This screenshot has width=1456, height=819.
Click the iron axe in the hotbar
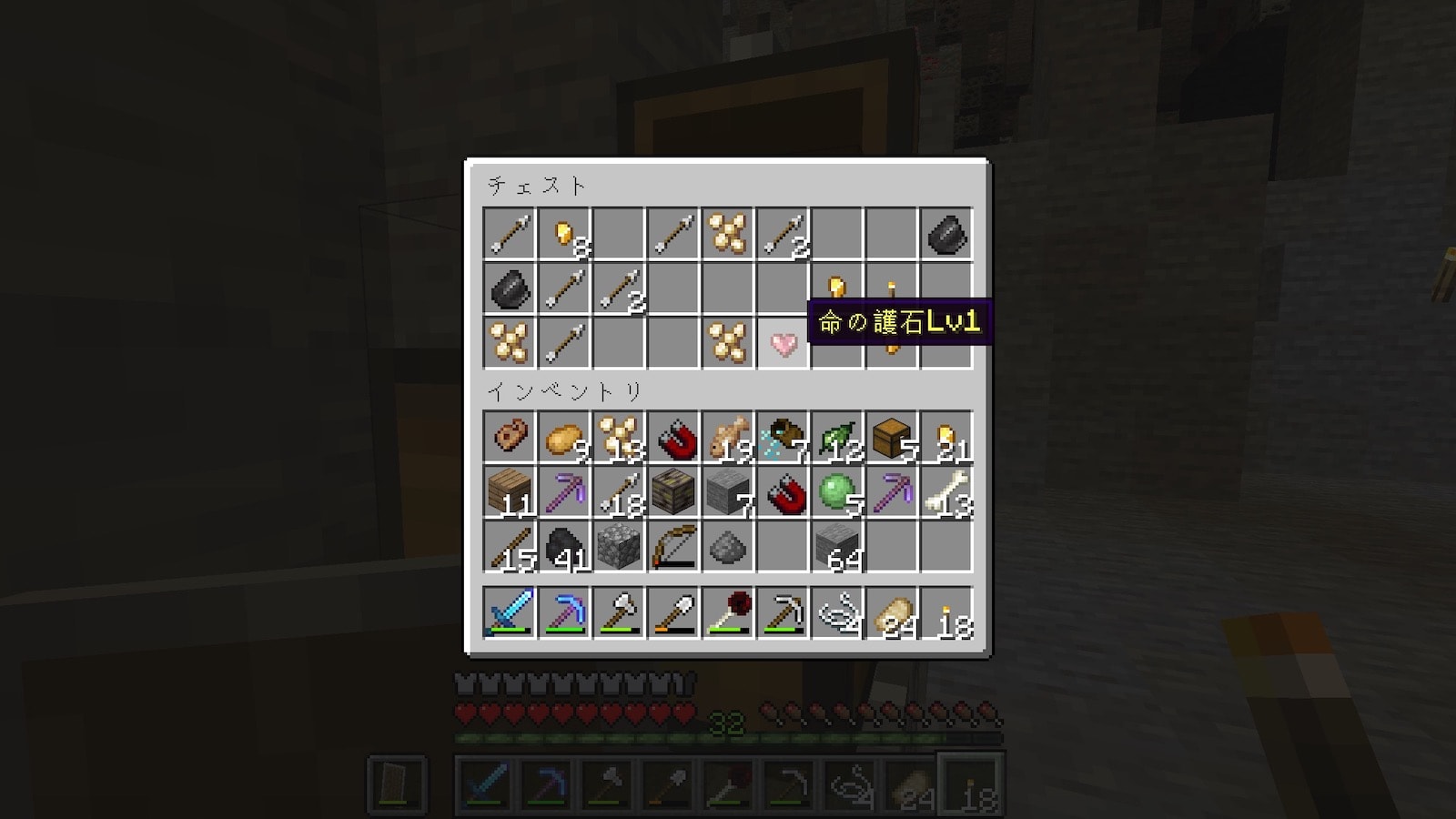pyautogui.click(x=619, y=612)
